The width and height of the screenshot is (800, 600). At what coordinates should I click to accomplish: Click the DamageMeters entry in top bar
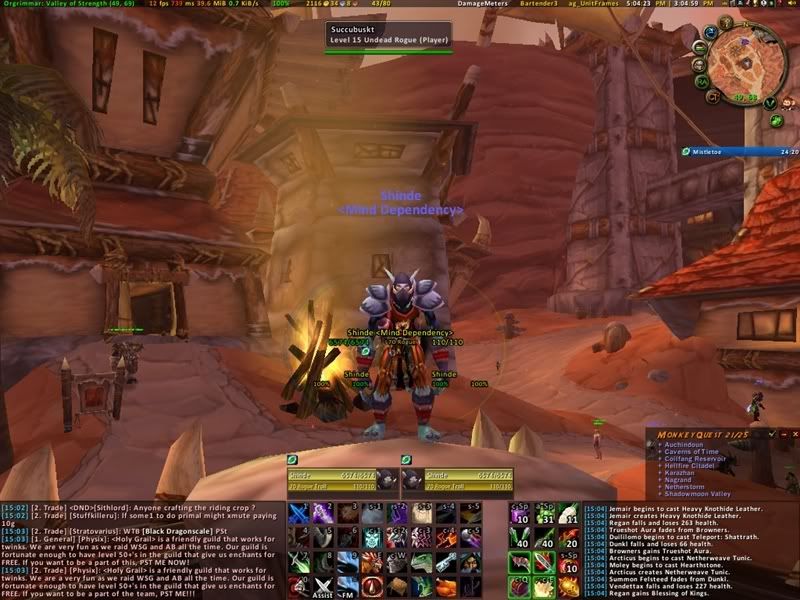[482, 4]
